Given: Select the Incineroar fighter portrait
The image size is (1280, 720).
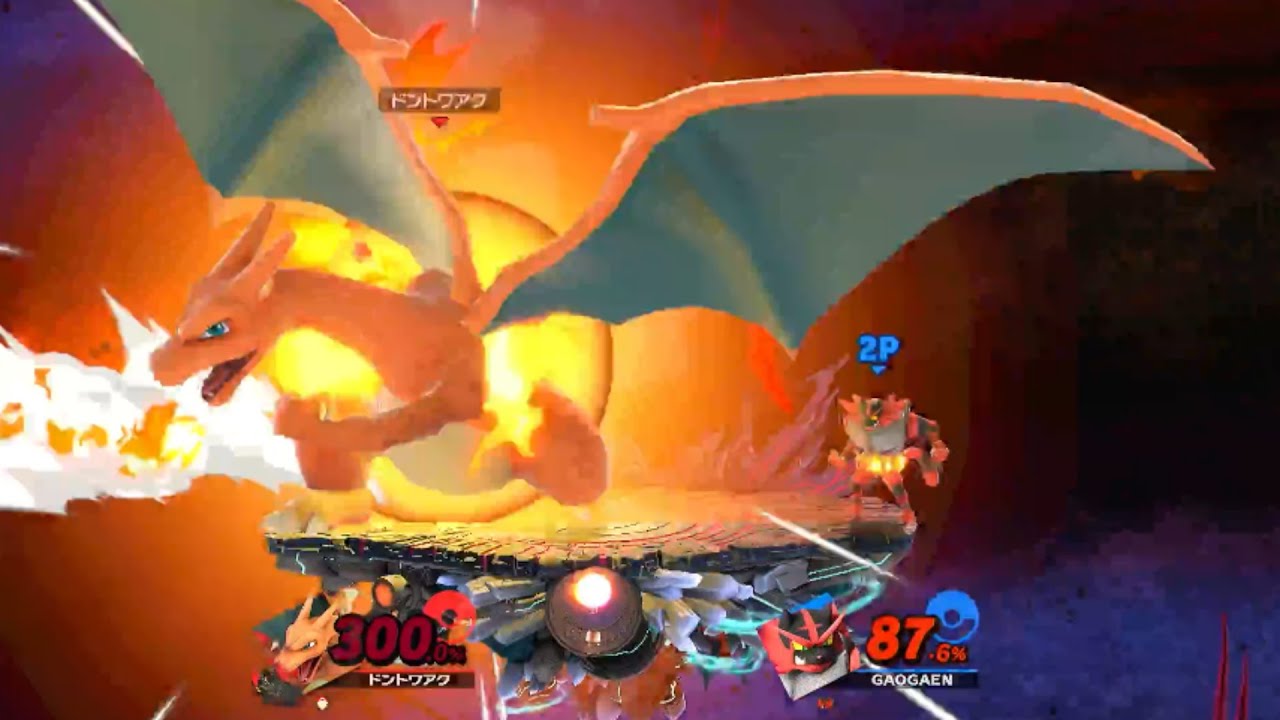Looking at the screenshot, I should (x=809, y=641).
